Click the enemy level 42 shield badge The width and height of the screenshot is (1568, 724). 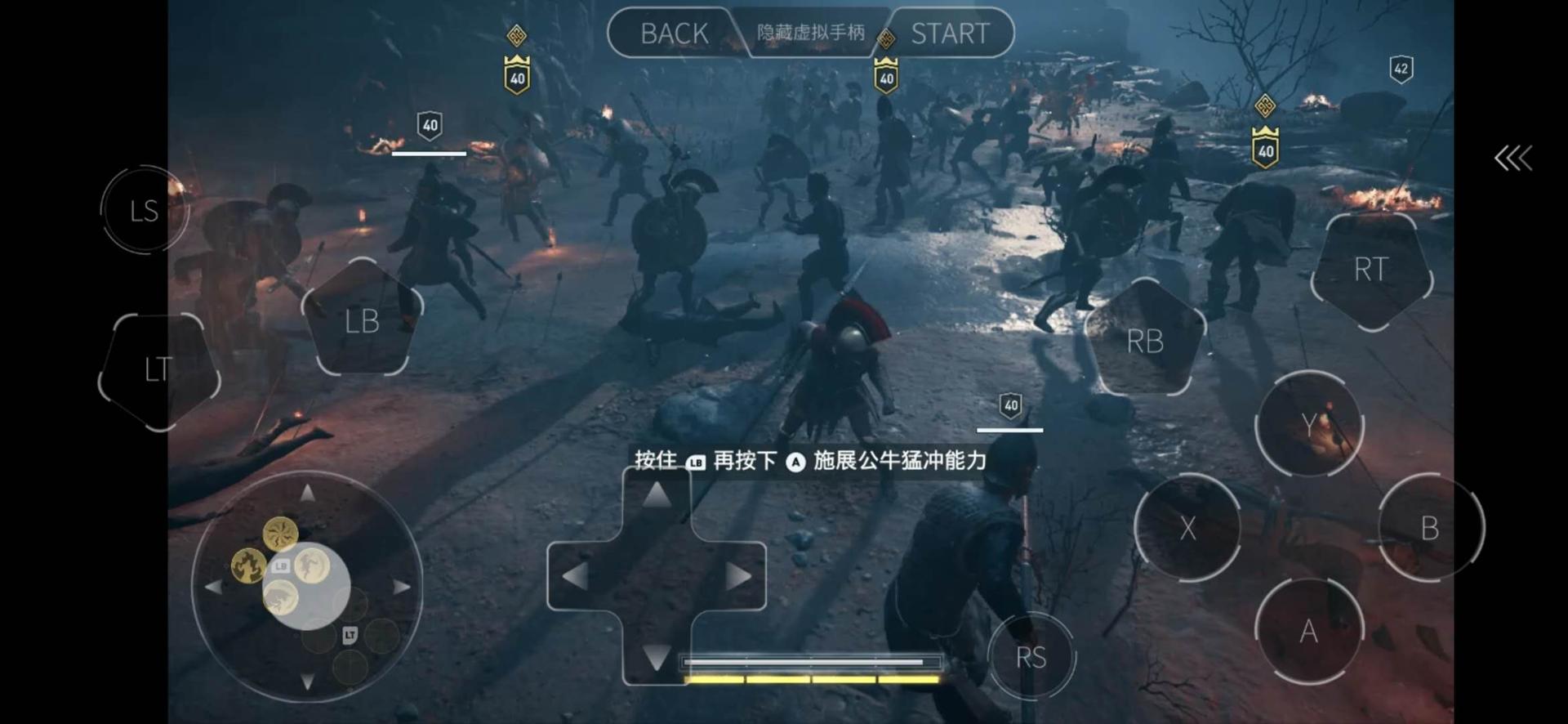tap(1401, 69)
